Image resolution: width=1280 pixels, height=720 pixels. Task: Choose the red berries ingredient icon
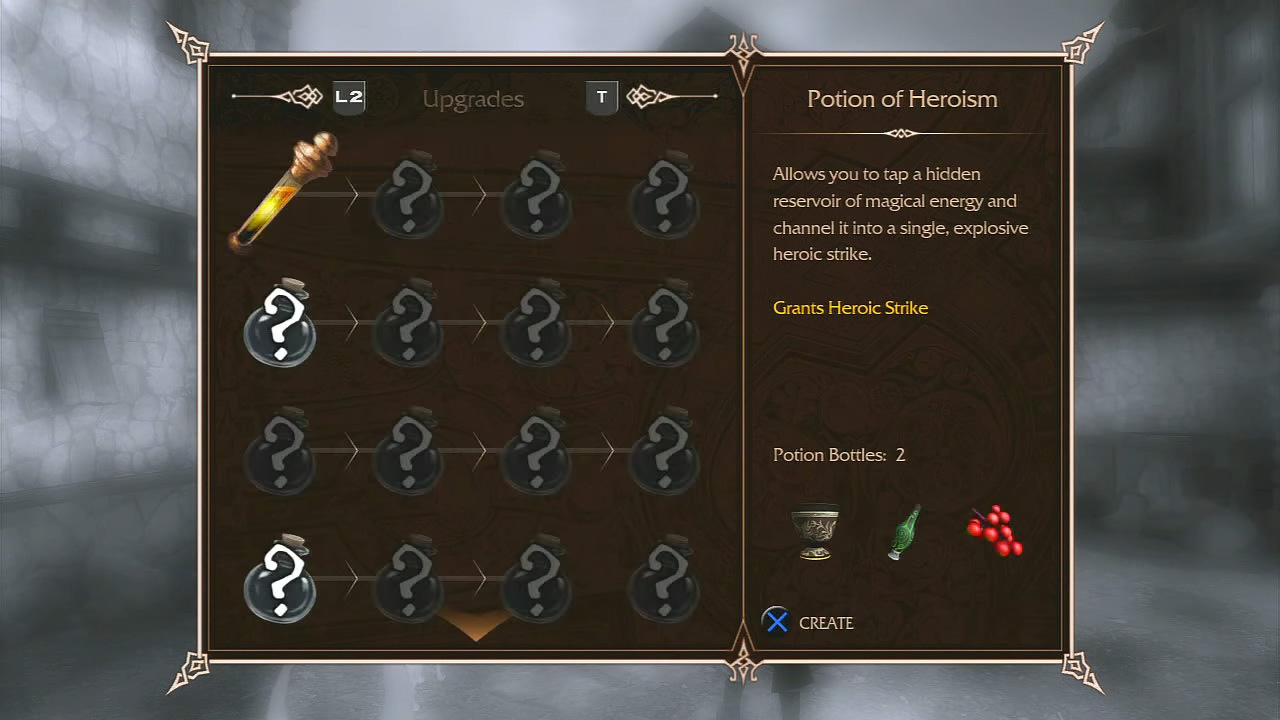pyautogui.click(x=995, y=531)
